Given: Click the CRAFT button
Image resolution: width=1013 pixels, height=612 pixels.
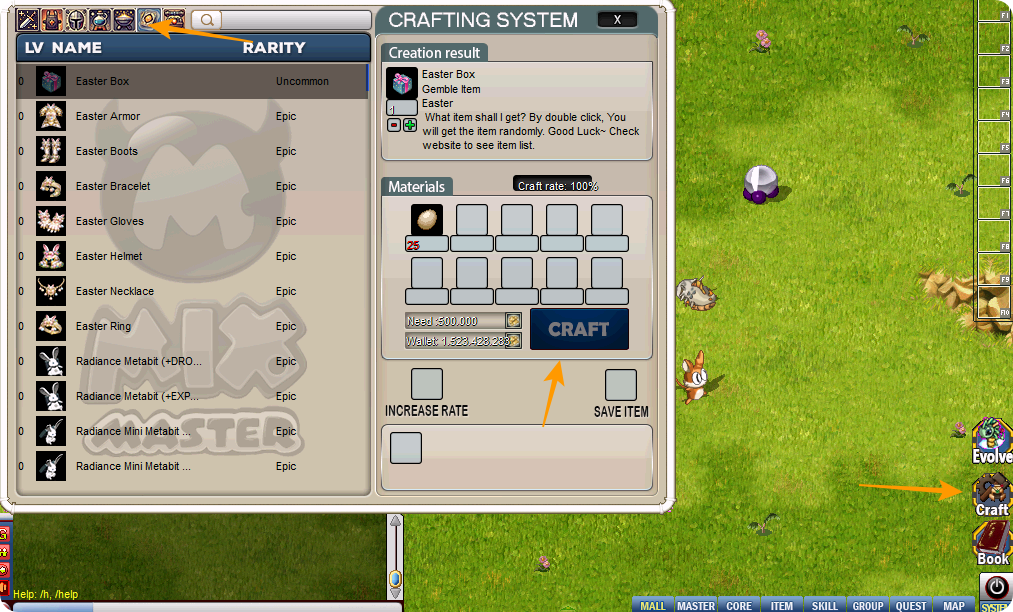Looking at the screenshot, I should click(579, 329).
